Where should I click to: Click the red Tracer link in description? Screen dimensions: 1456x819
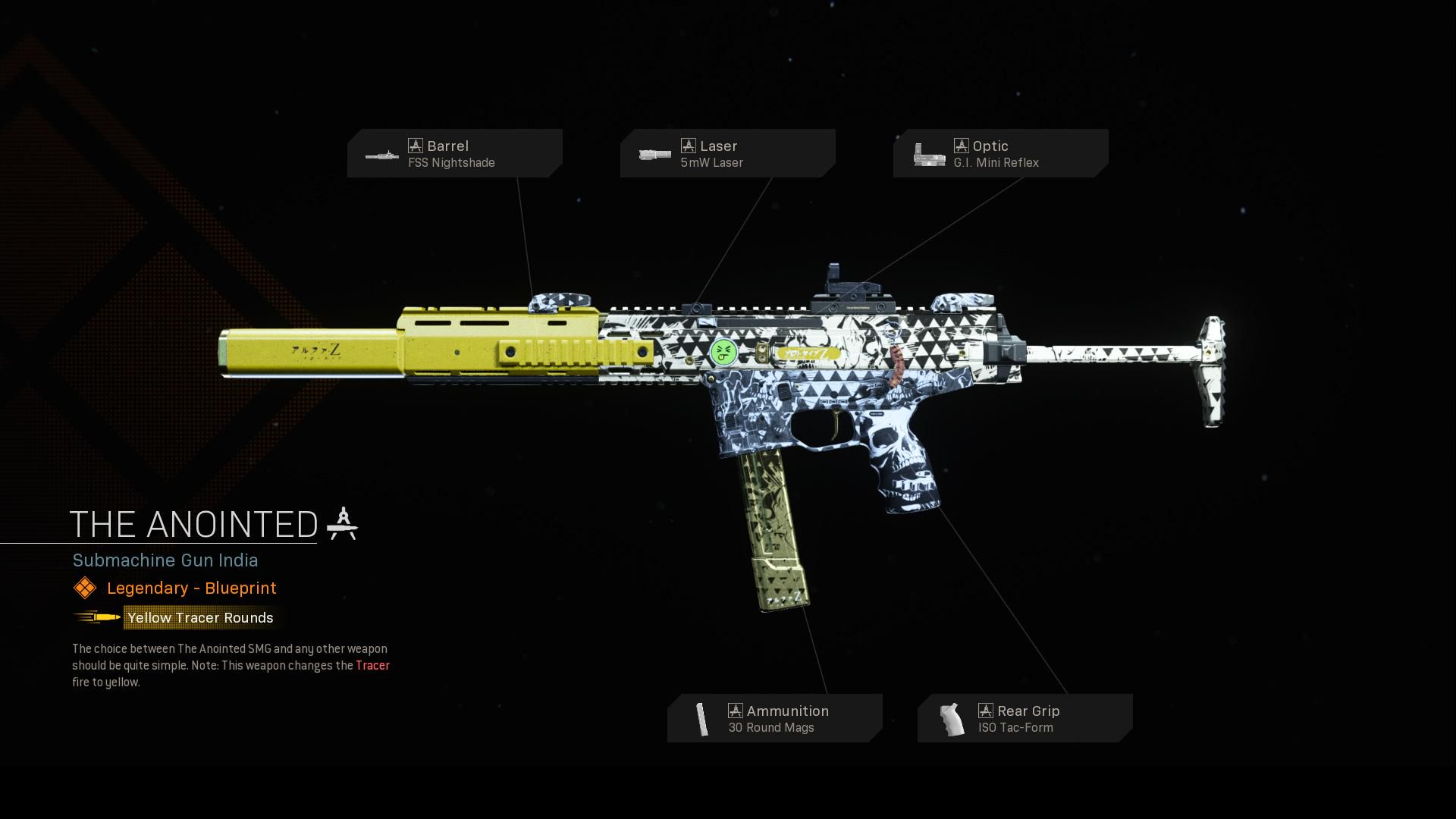(372, 665)
